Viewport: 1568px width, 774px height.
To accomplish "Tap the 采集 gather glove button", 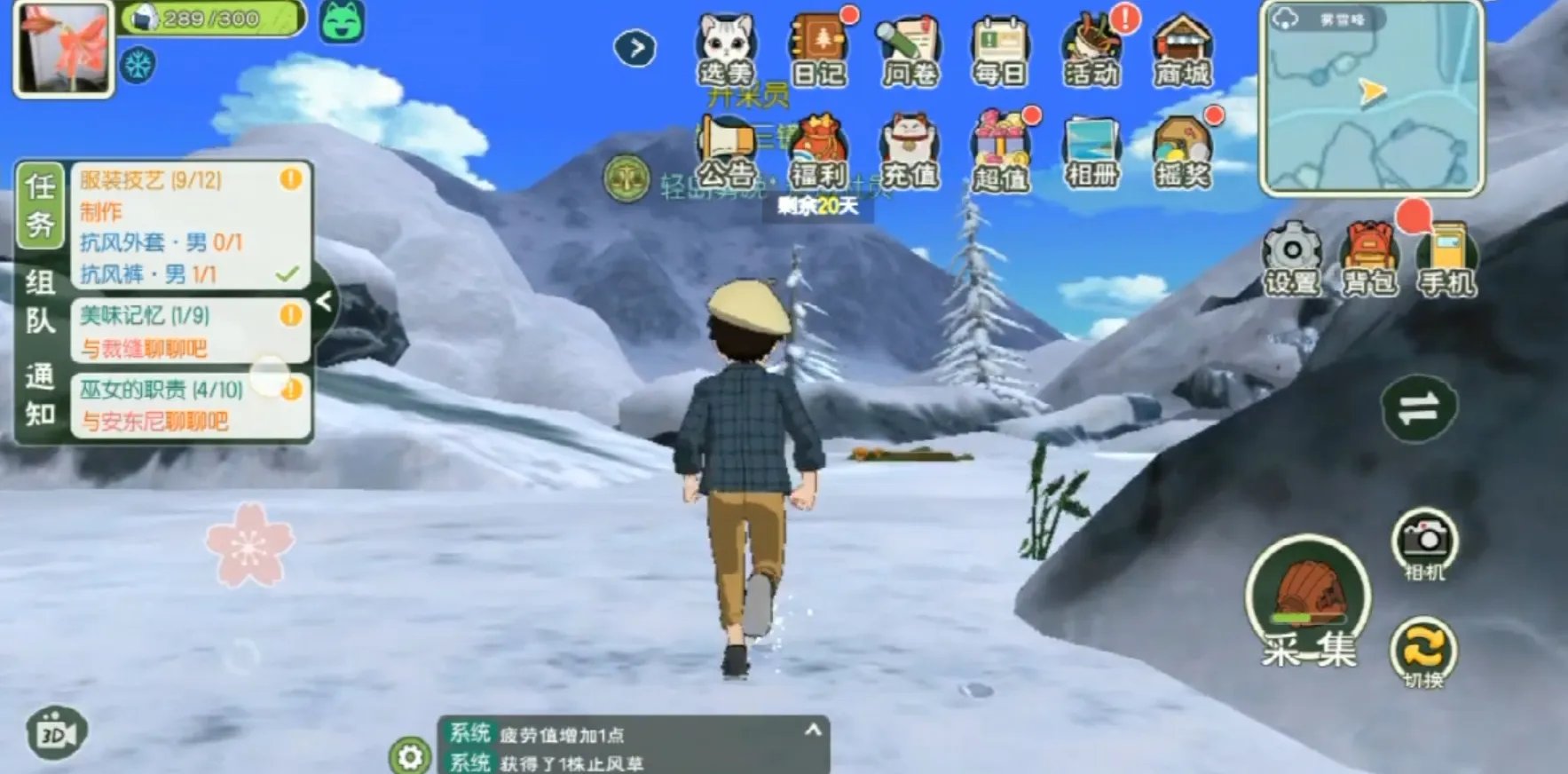I will (1308, 602).
